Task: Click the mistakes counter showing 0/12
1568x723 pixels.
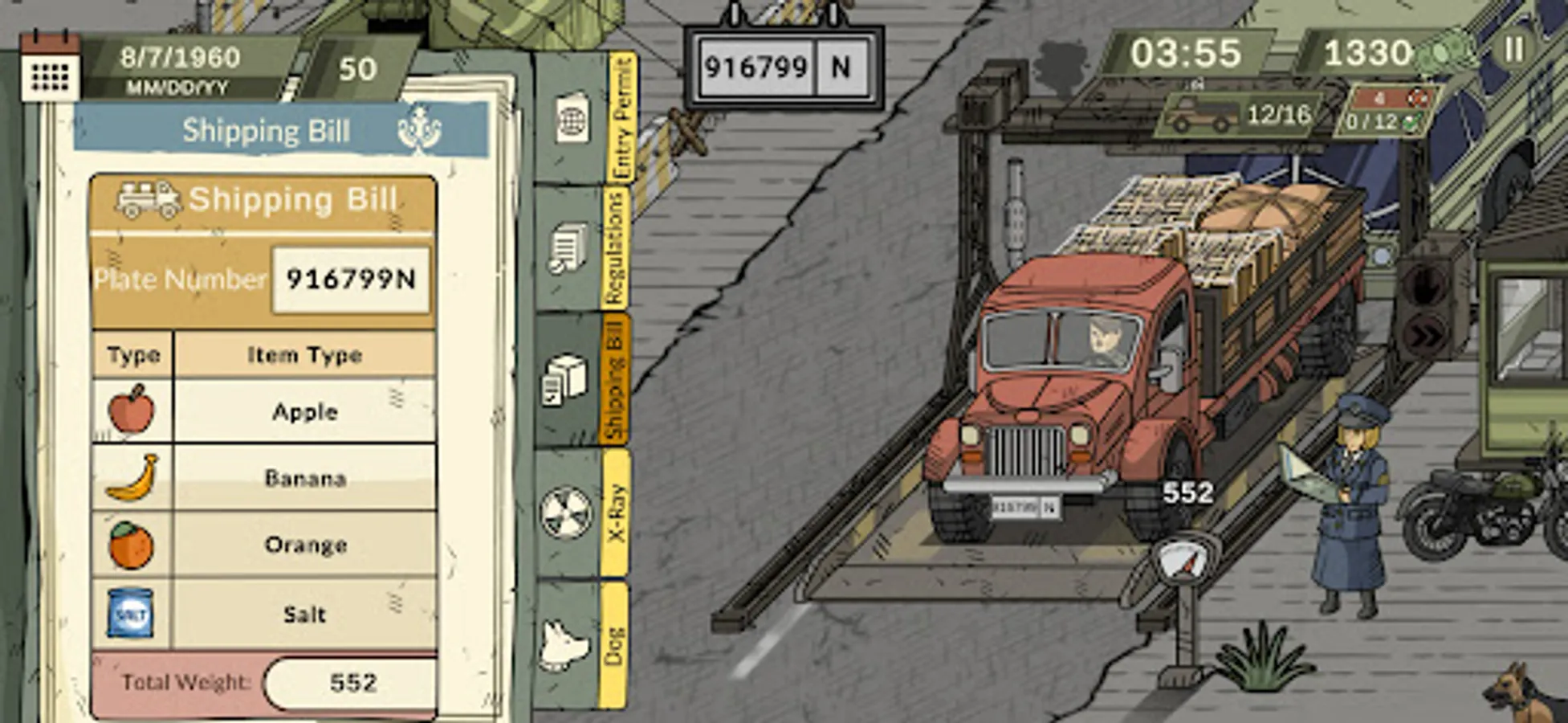Action: pos(1369,120)
